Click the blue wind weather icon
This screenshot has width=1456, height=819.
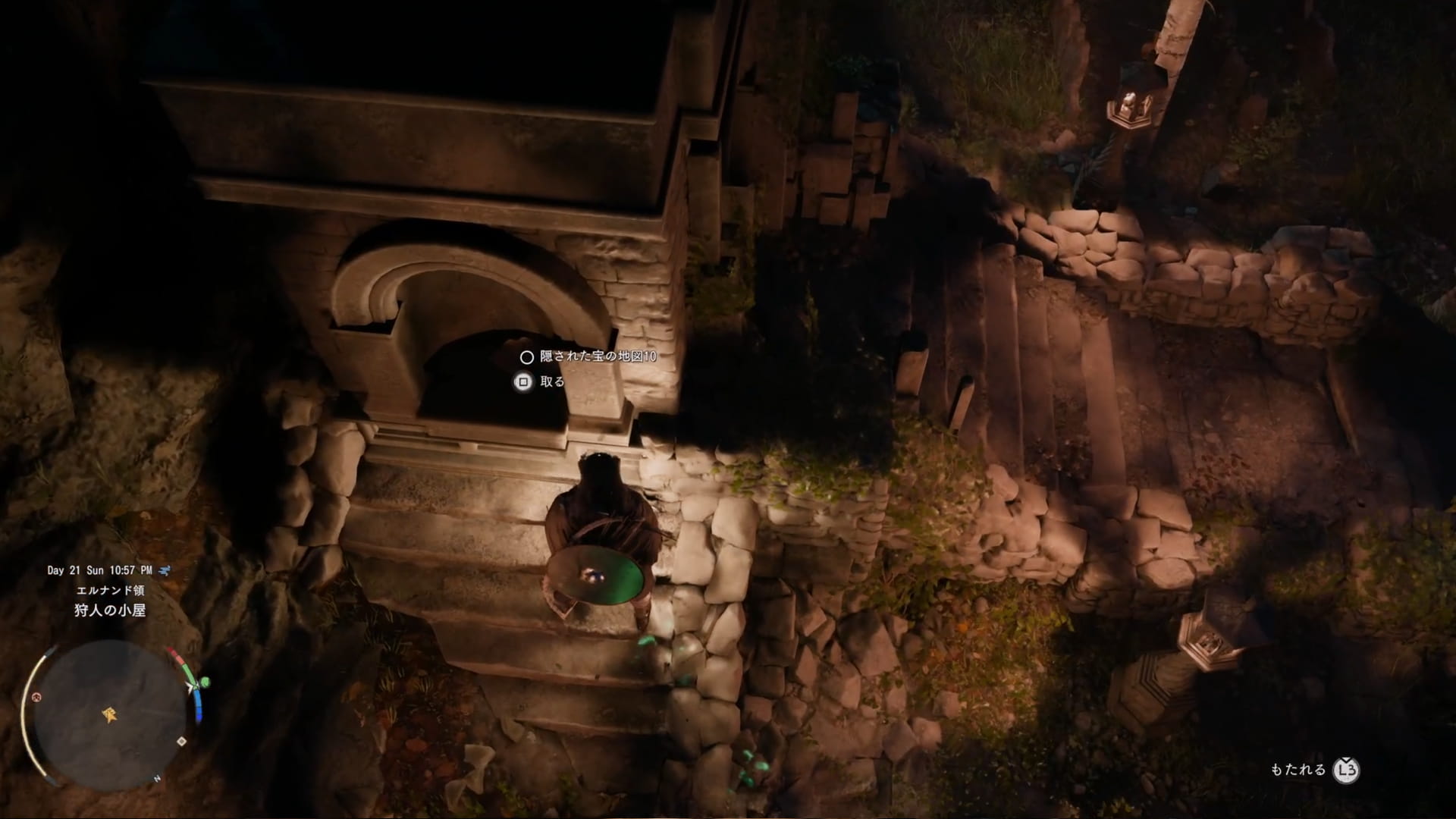coord(165,570)
